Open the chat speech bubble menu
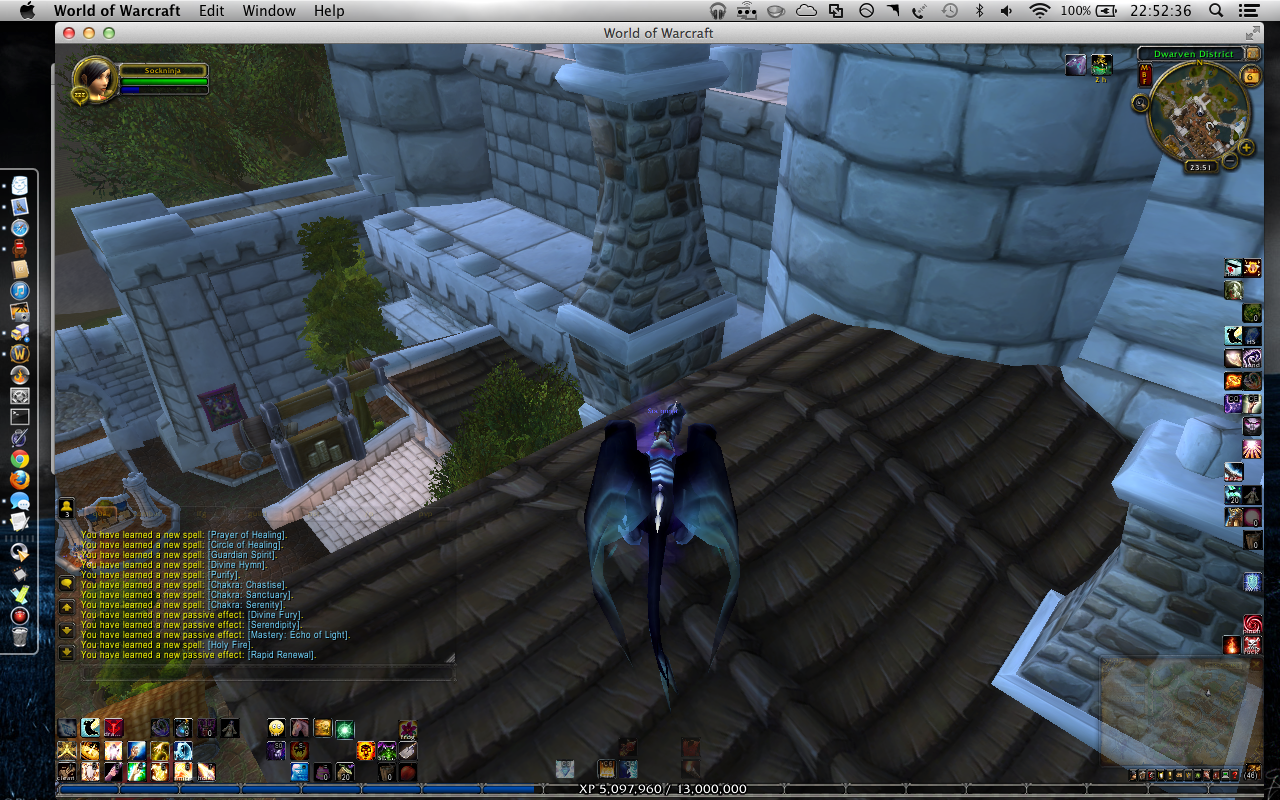Screen dimensions: 1280x800 point(66,584)
